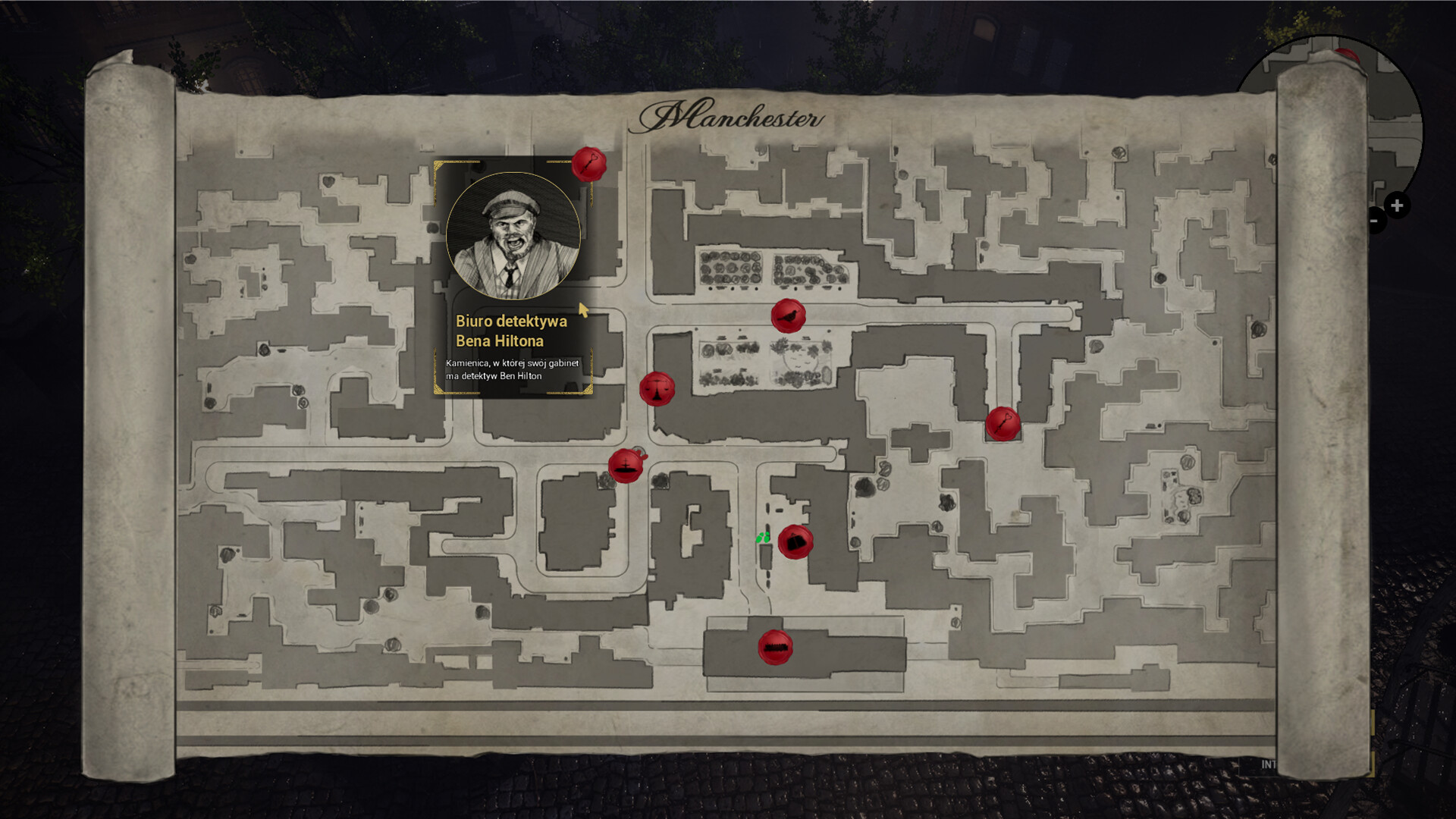Click the satchel wax seal beside the green footprints
The height and width of the screenshot is (819, 1456).
point(795,541)
